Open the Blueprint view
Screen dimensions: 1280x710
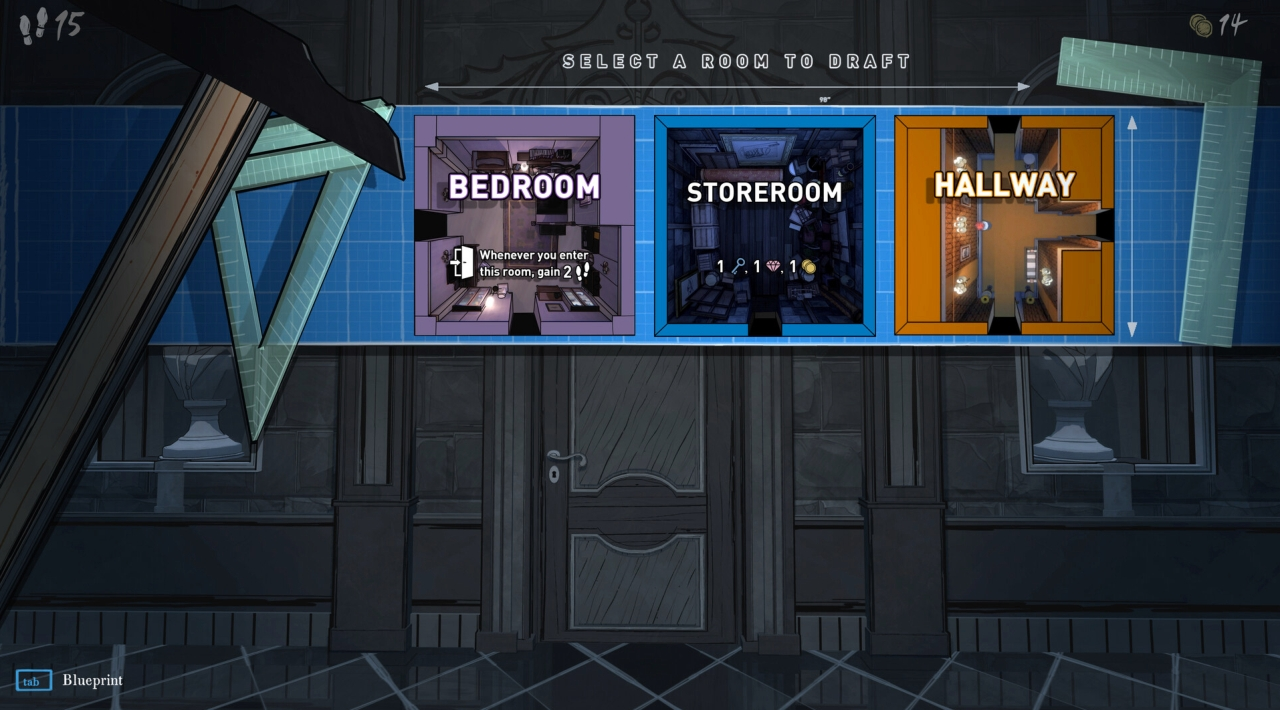click(x=34, y=681)
